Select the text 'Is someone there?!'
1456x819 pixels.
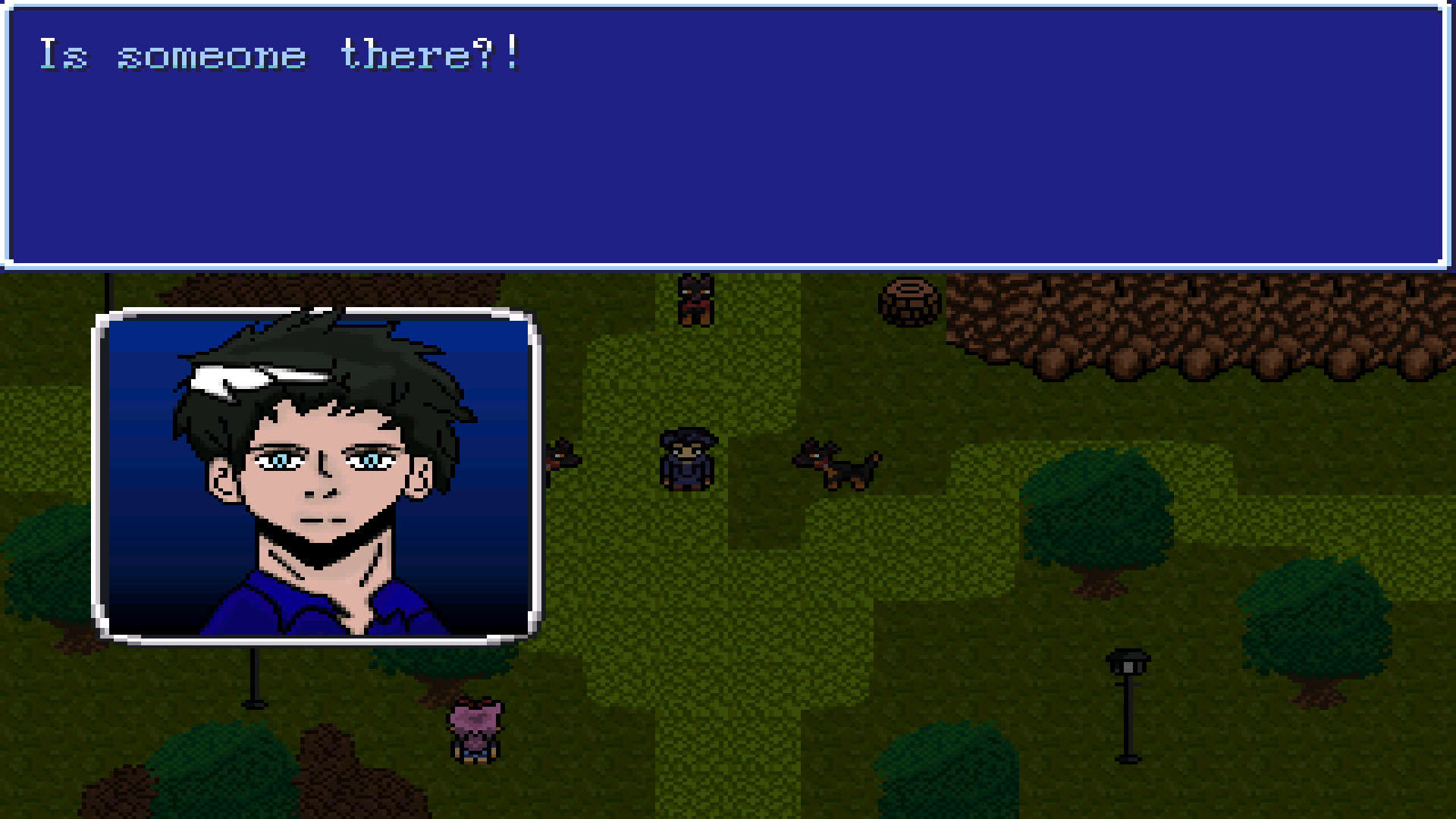pyautogui.click(x=281, y=53)
